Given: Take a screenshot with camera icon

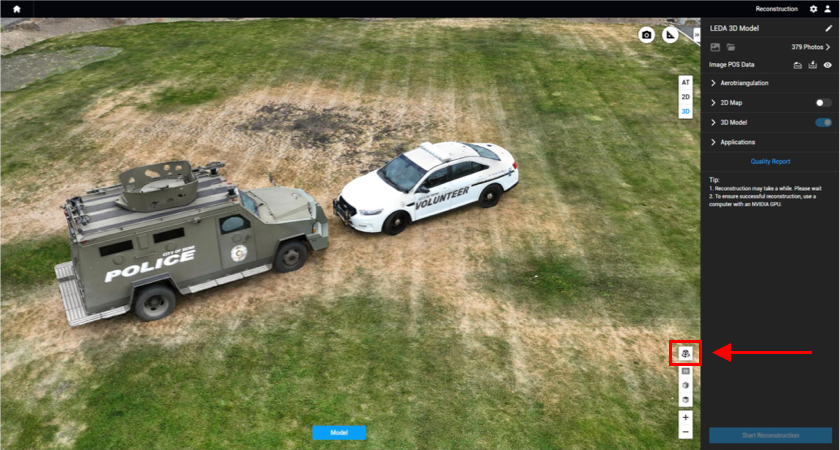Looking at the screenshot, I should point(647,35).
